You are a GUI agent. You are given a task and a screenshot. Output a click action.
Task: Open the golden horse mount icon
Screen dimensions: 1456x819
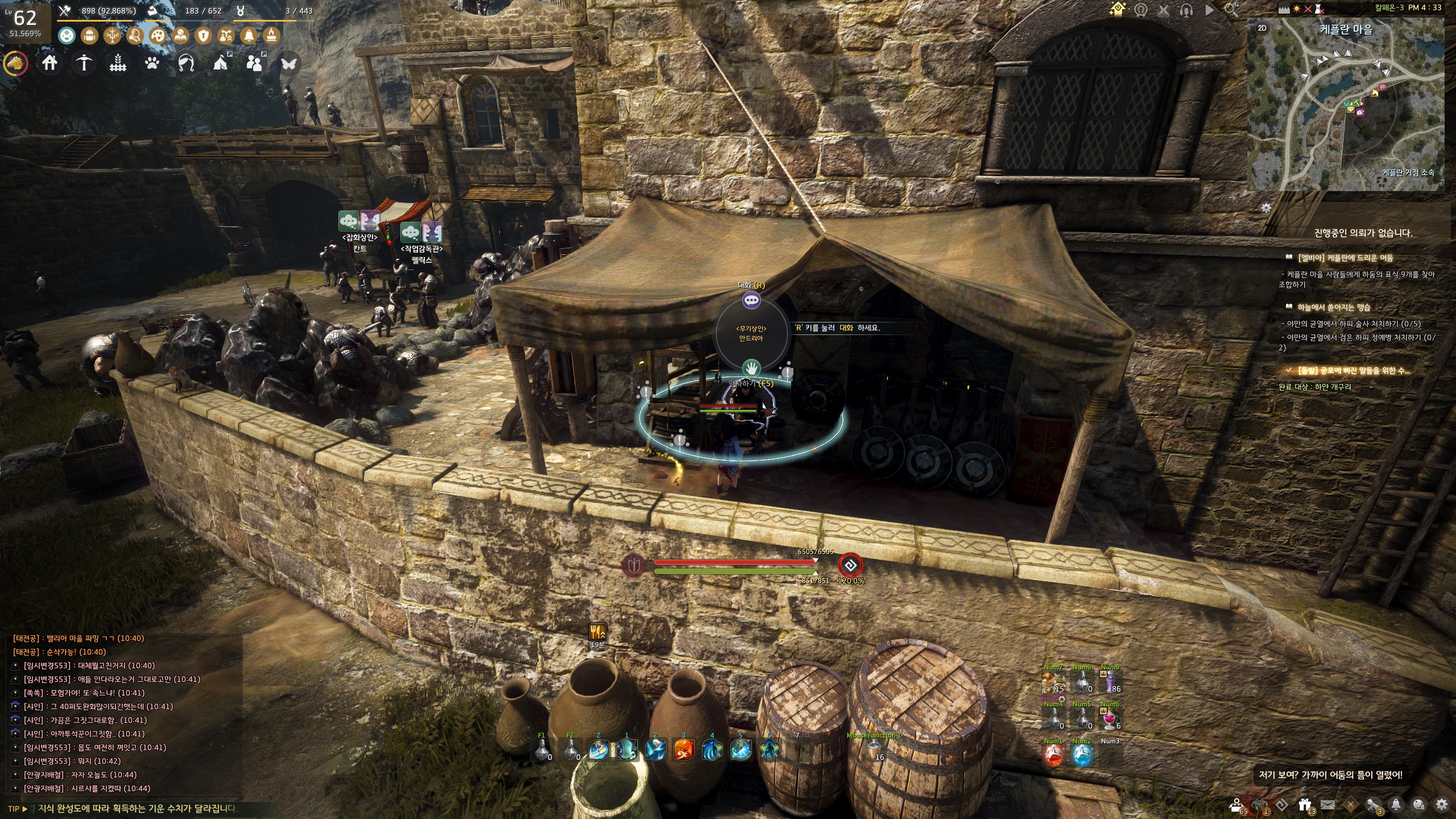coord(15,64)
